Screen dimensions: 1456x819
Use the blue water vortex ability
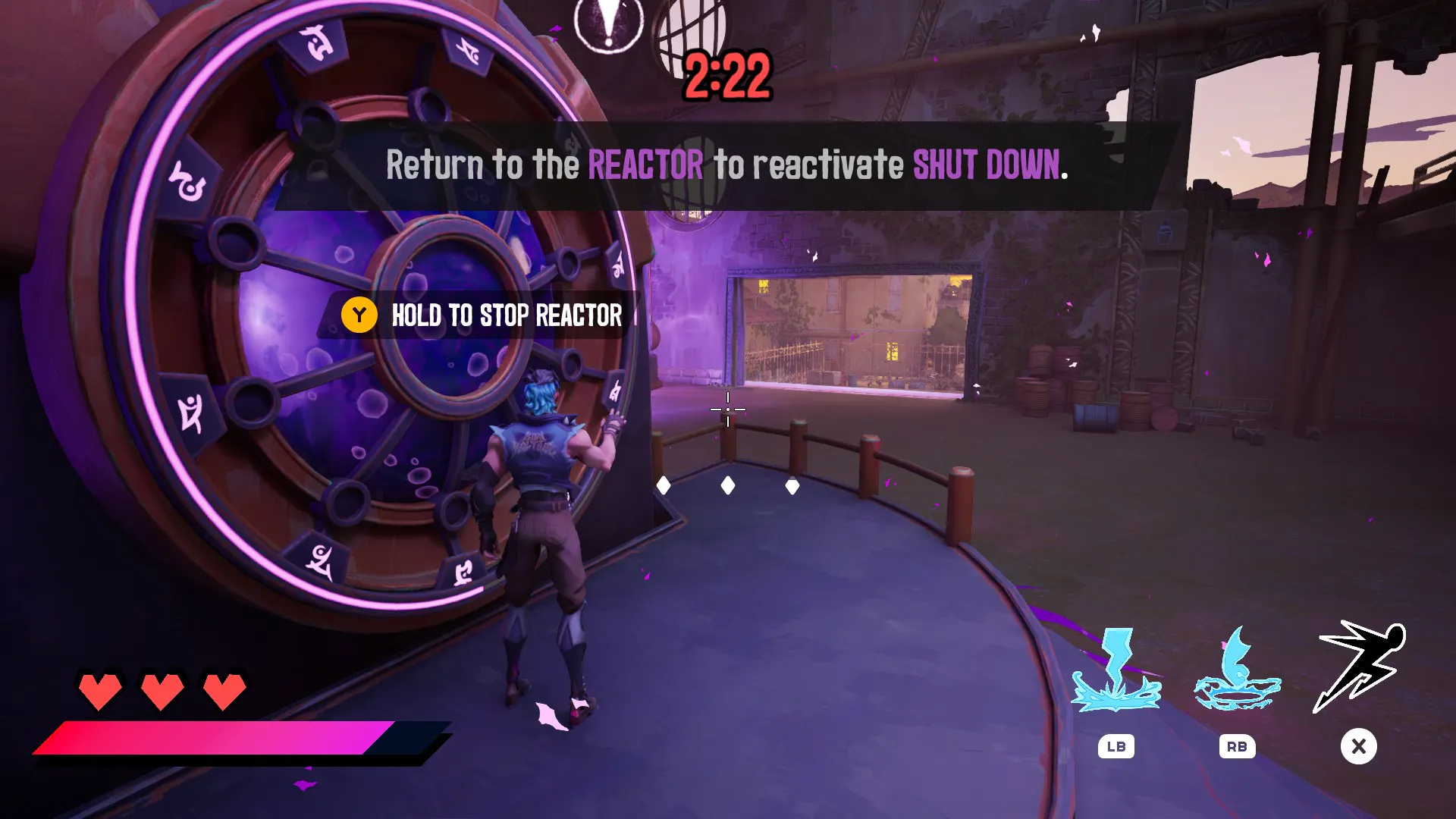pyautogui.click(x=1237, y=670)
